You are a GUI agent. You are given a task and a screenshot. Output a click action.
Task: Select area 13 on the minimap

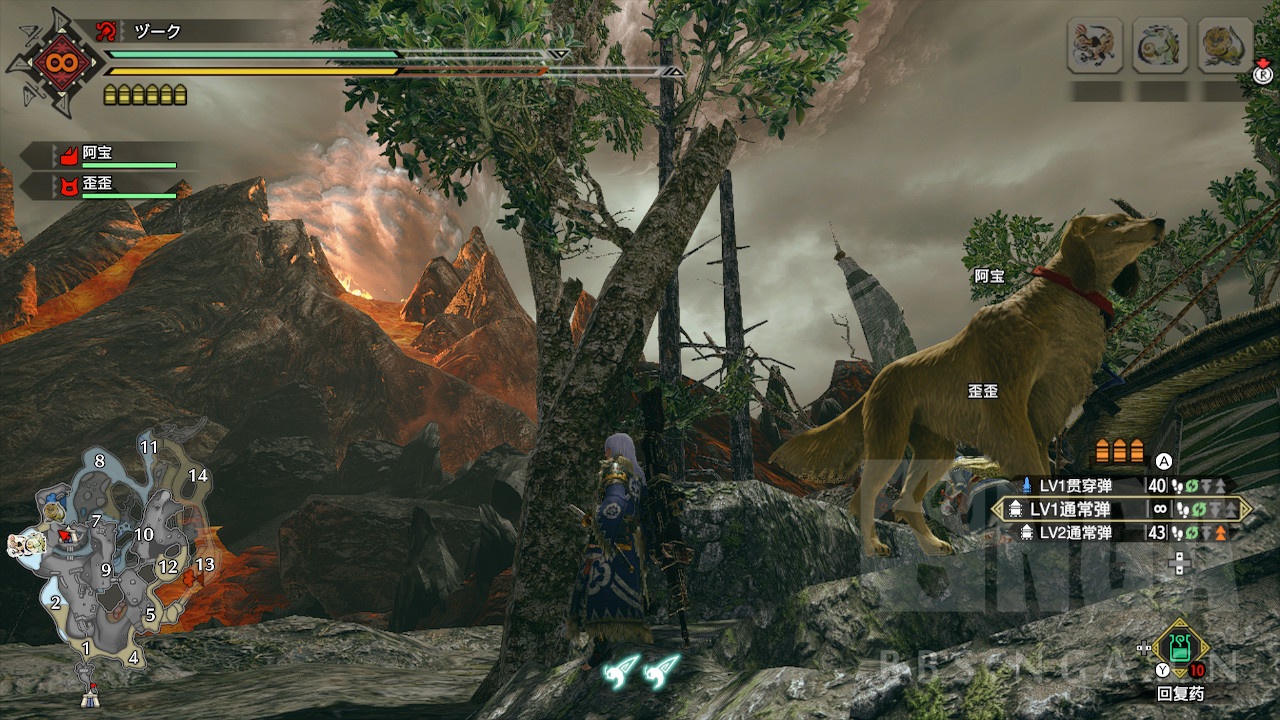tap(204, 565)
